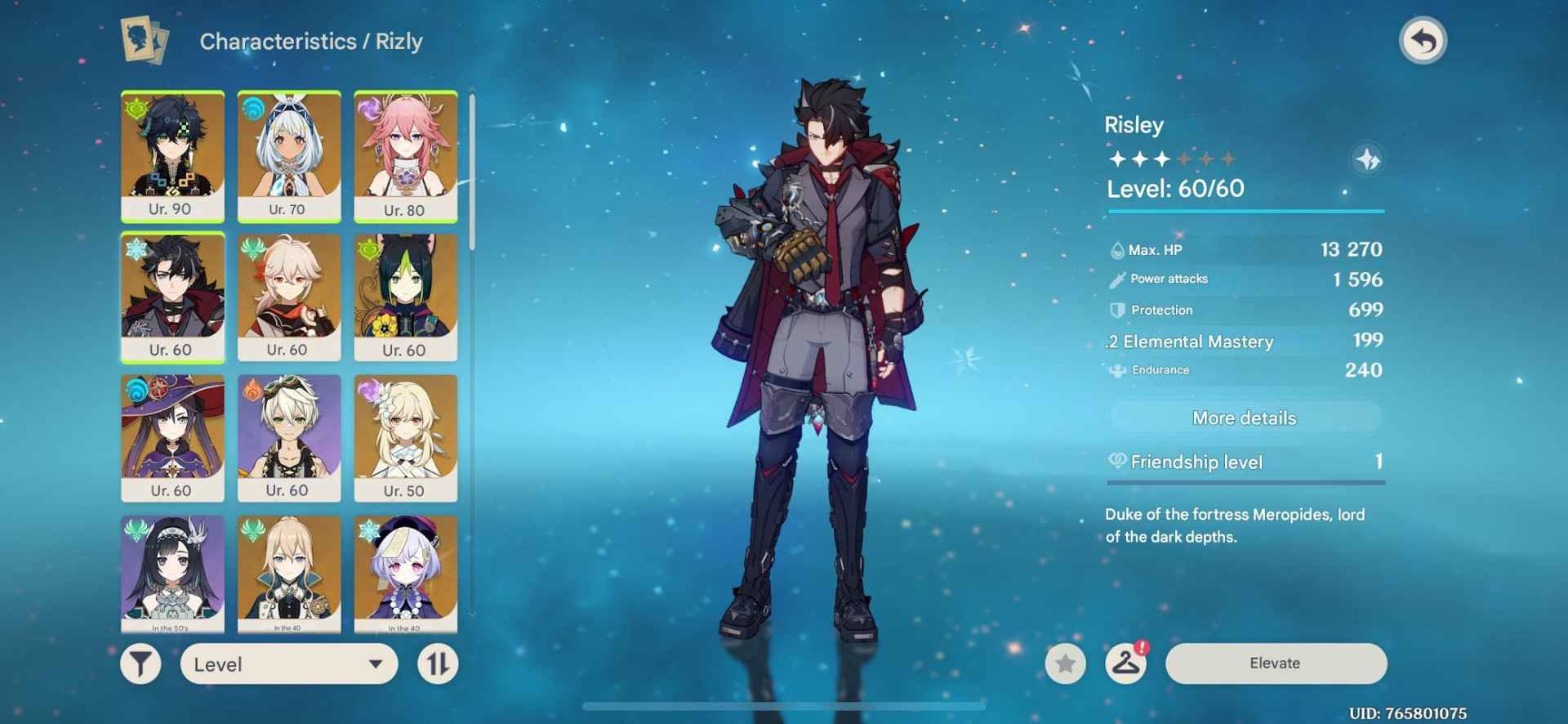This screenshot has width=1568, height=724.
Task: Click the Power attacks sword icon
Action: pos(1116,279)
